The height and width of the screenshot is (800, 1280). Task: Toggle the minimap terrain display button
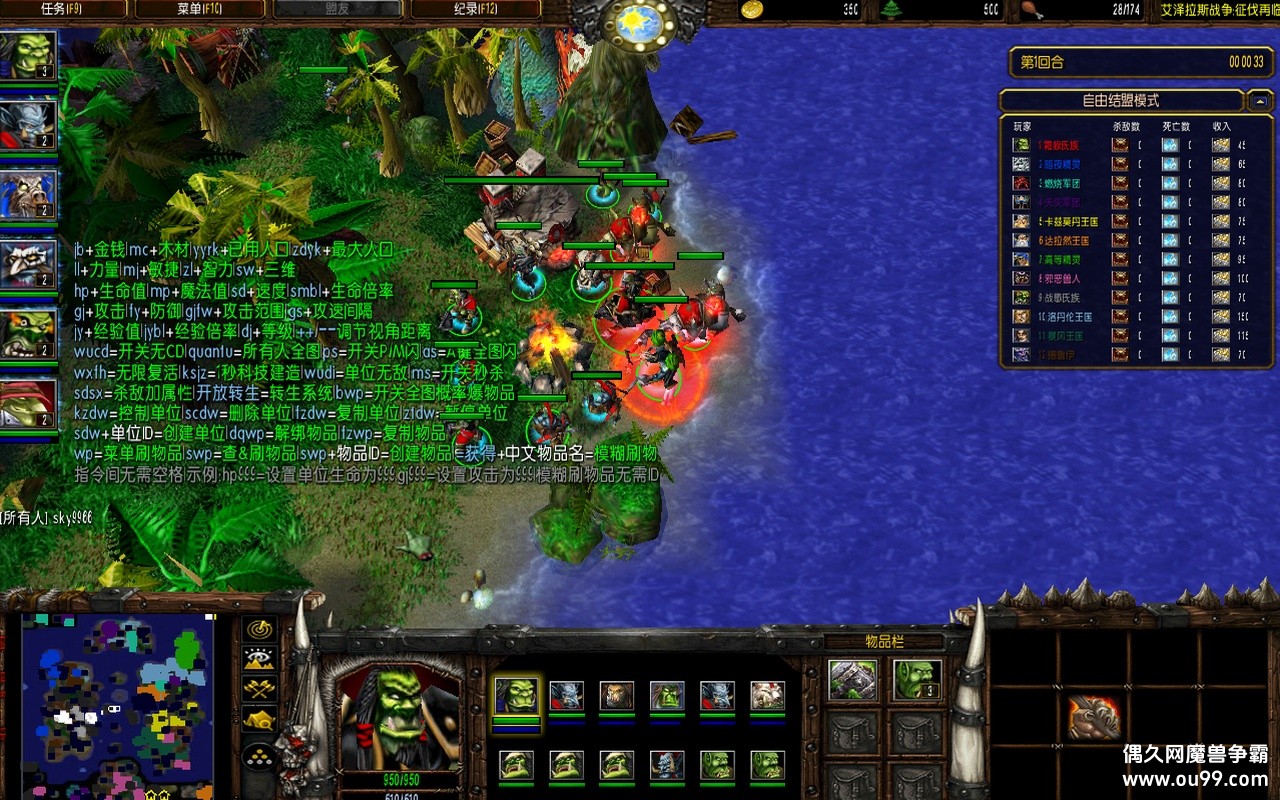[x=260, y=658]
